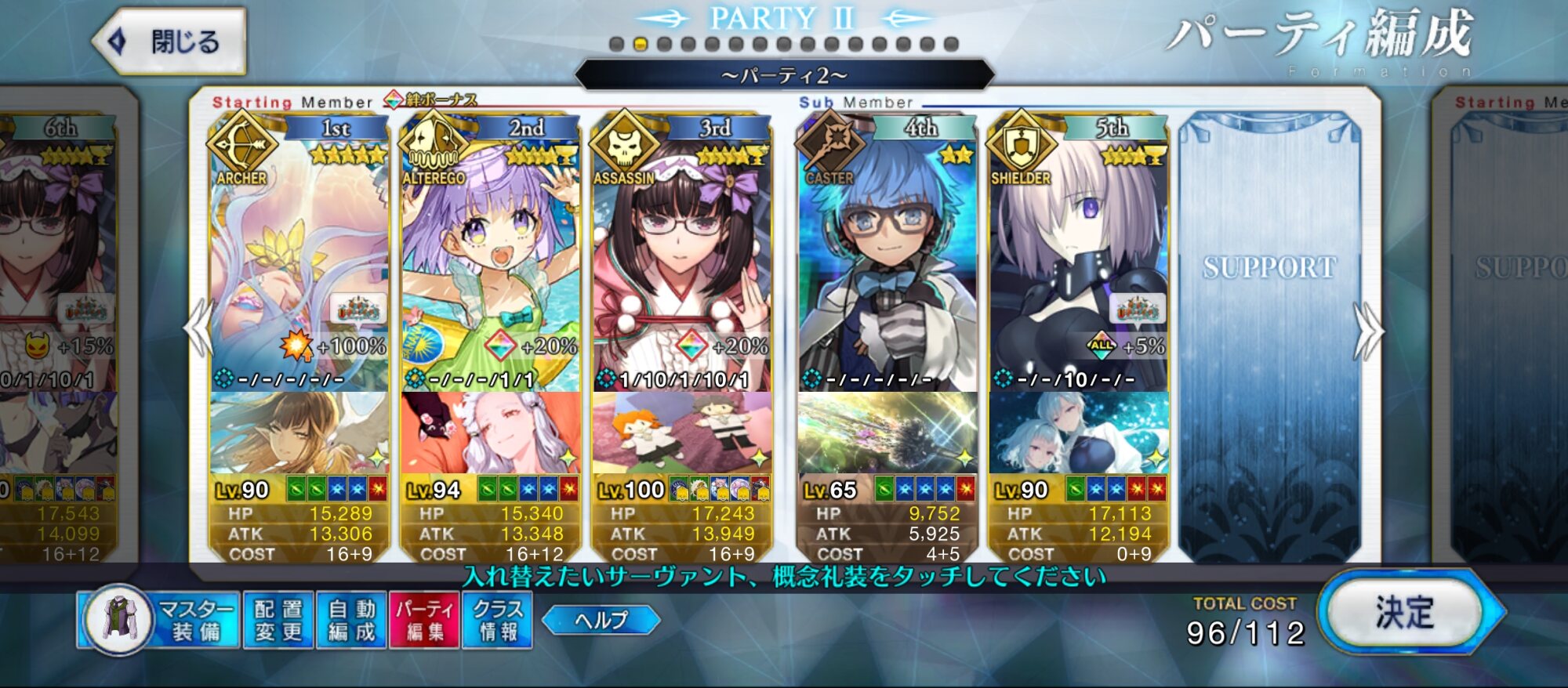The image size is (1568, 688).
Task: Choose the Shielder's craft essence image
Action: [1079, 433]
